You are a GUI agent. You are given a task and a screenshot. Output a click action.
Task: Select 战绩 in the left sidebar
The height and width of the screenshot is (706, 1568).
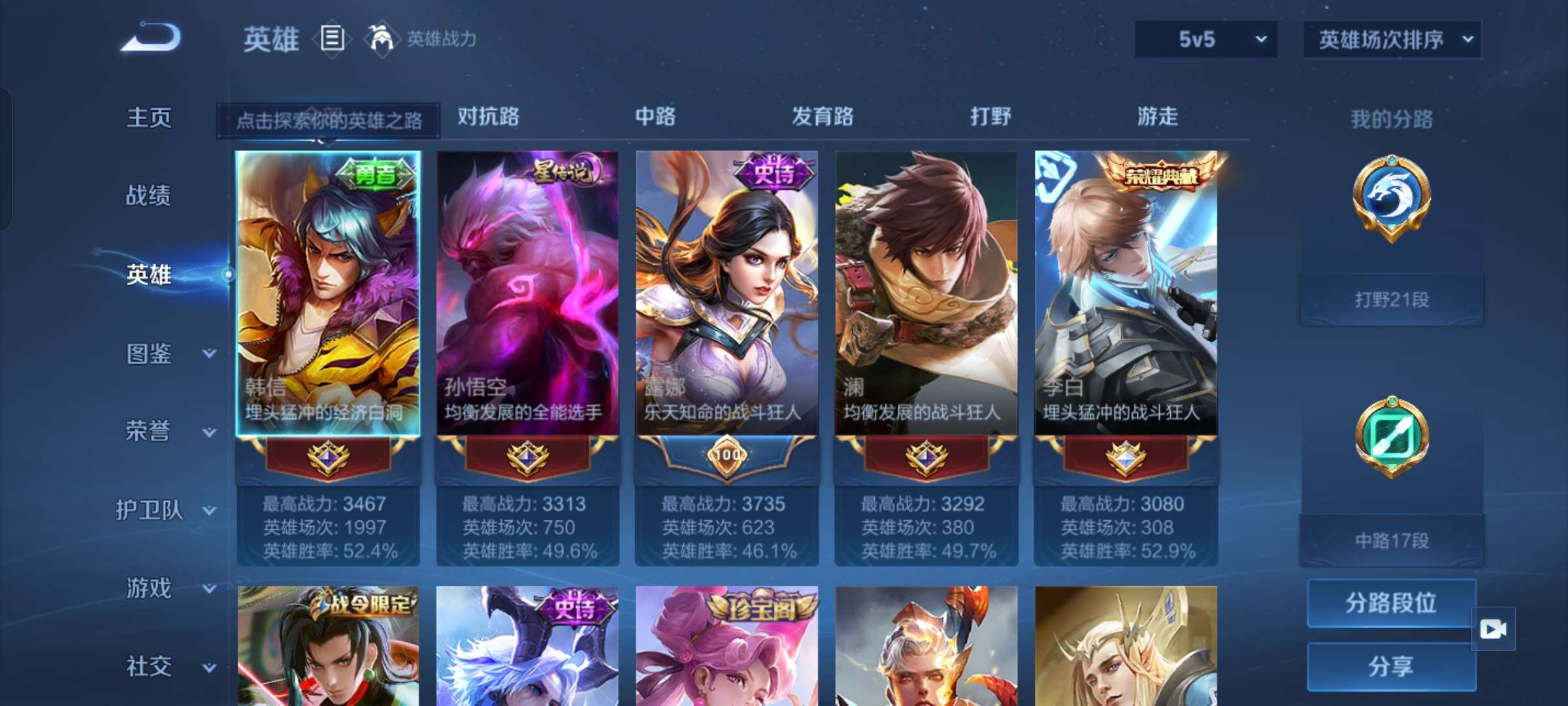click(x=147, y=196)
